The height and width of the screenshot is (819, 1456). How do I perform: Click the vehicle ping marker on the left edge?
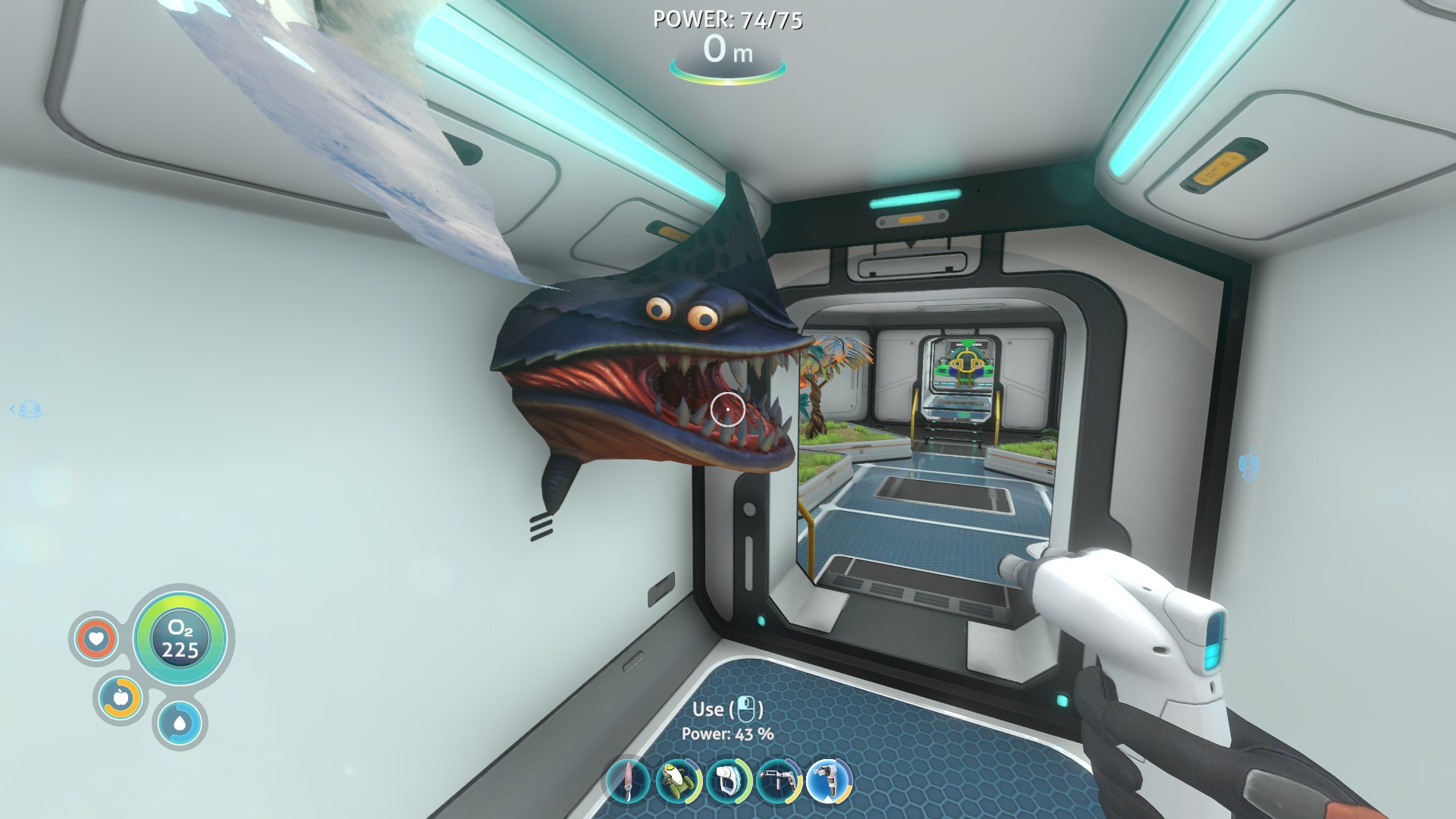pos(30,409)
